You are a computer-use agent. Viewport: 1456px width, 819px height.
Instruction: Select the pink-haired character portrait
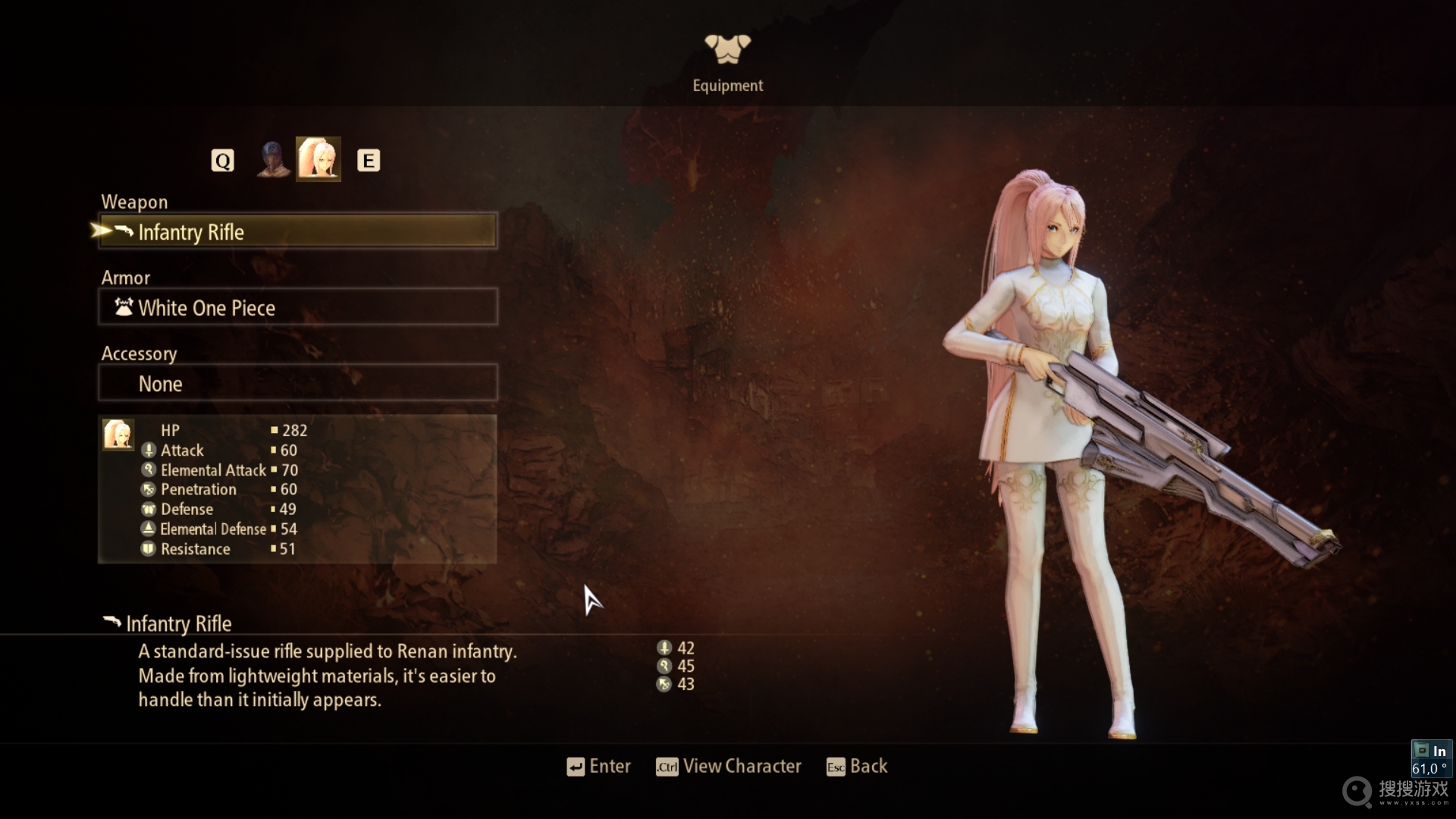coord(318,159)
